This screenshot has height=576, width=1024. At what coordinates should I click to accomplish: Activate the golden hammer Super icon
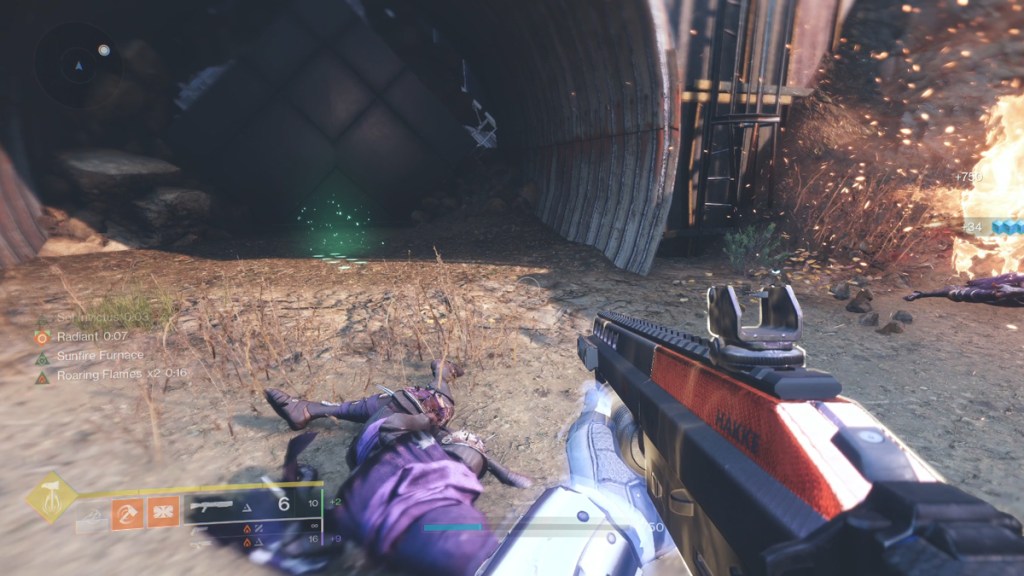click(x=52, y=497)
